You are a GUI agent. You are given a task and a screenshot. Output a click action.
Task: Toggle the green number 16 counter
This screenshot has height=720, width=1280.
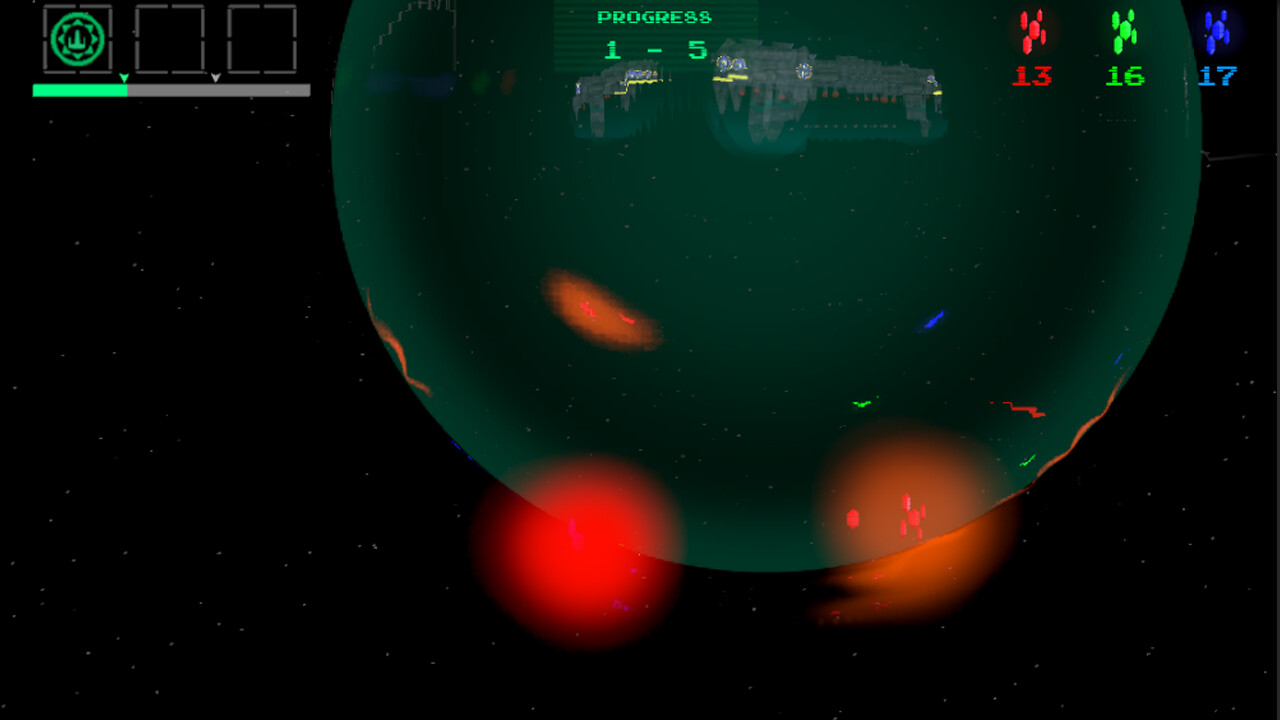pyautogui.click(x=1124, y=73)
